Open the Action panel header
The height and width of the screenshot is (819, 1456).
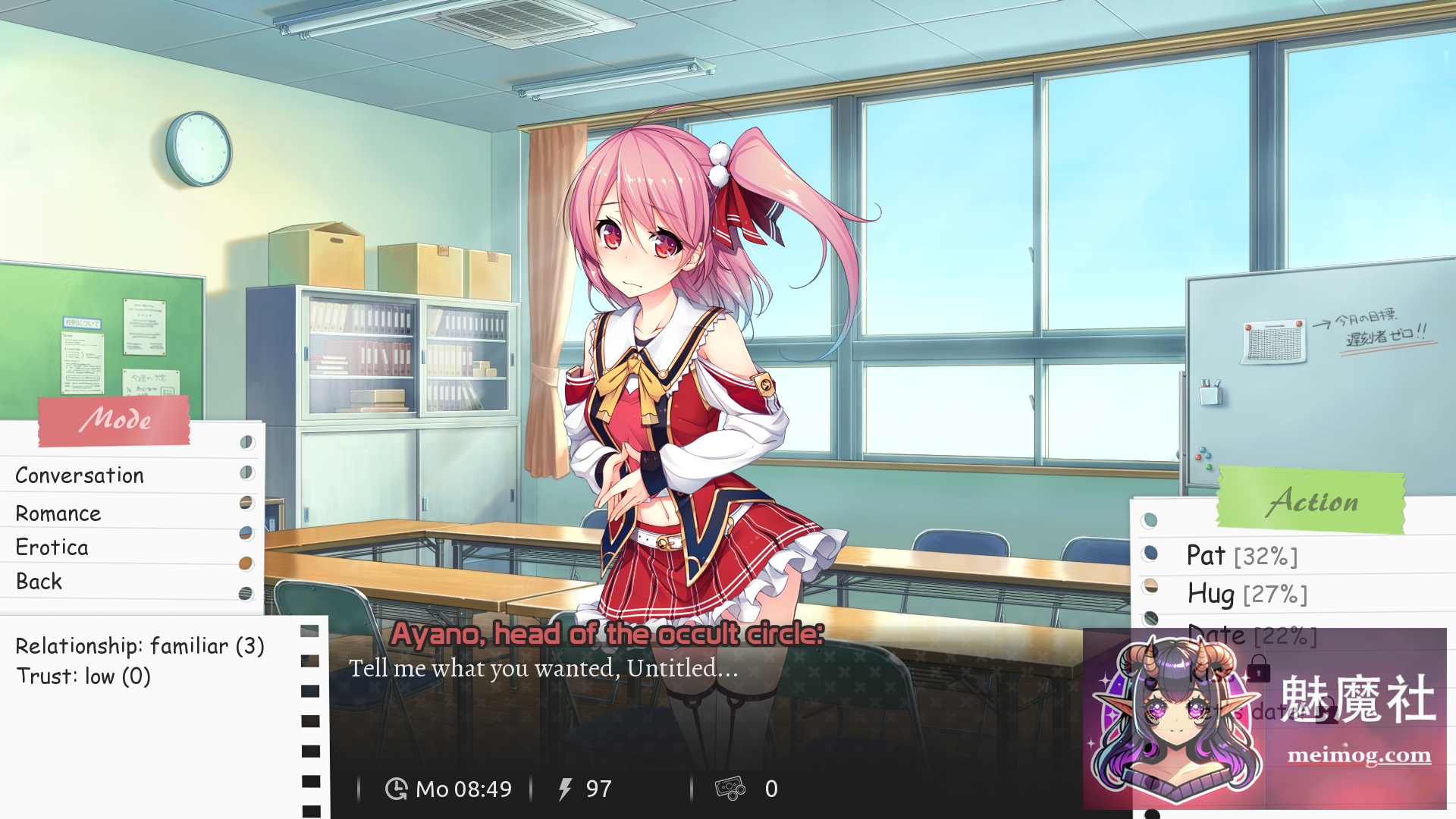click(1315, 500)
